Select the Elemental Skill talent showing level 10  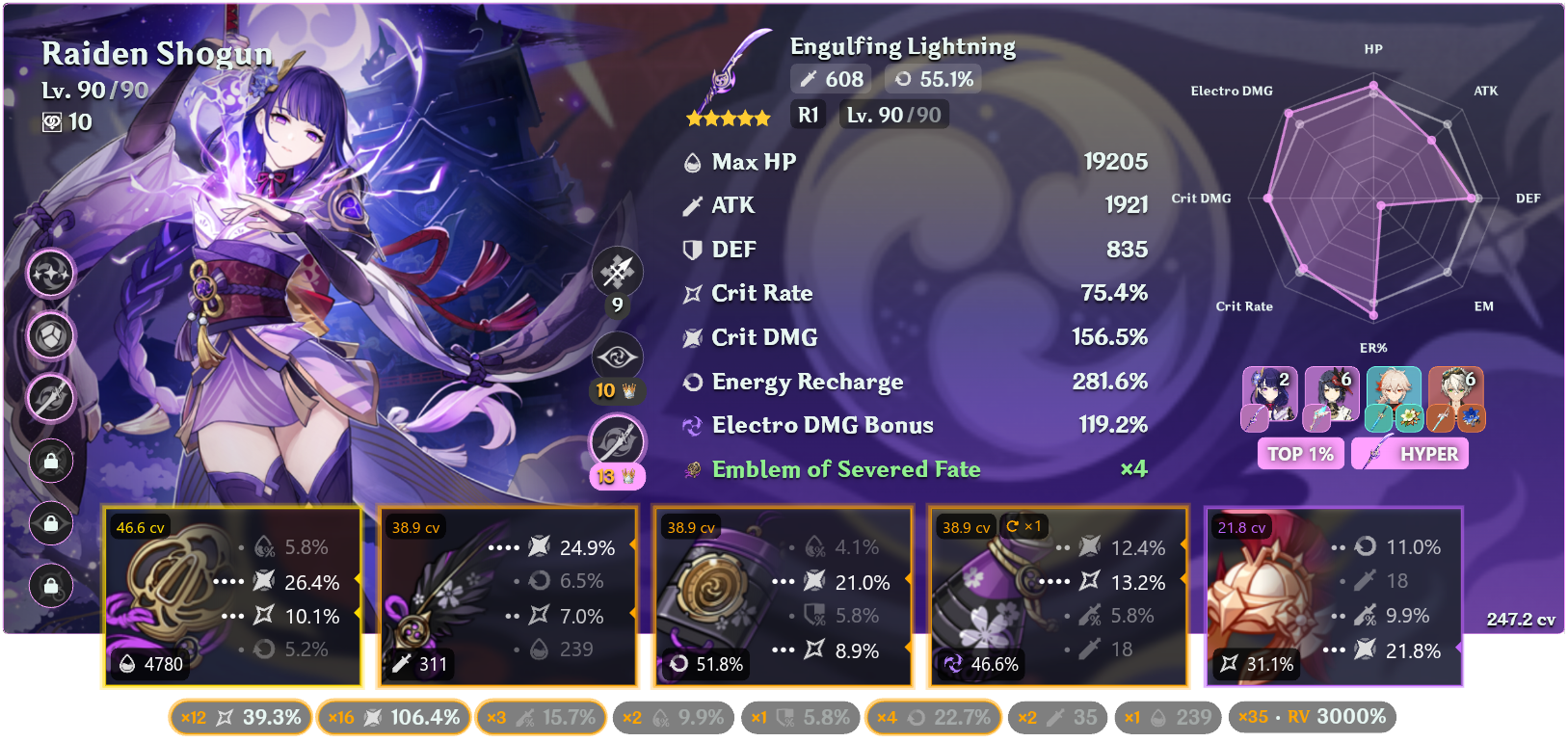coord(617,357)
